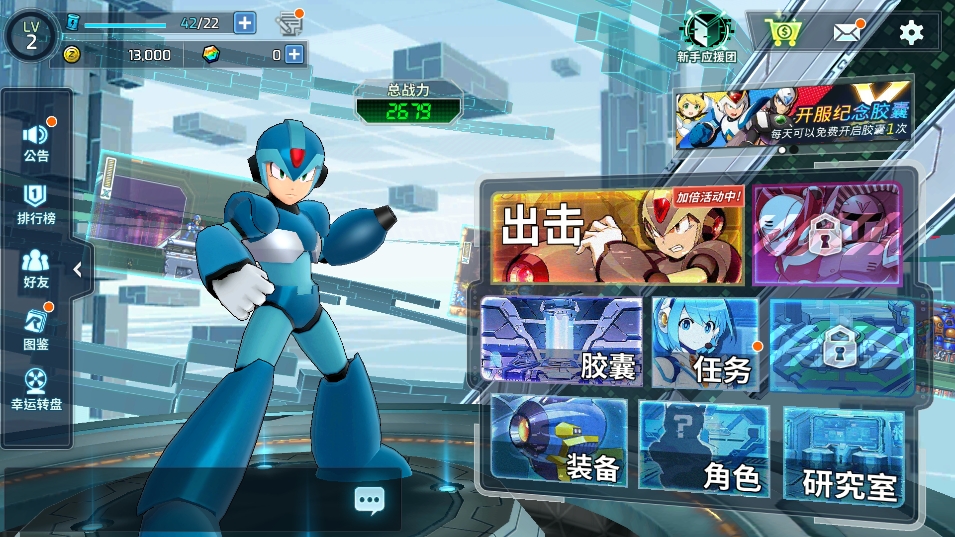
Task: Open the 好友 friends list
Action: click(x=37, y=269)
